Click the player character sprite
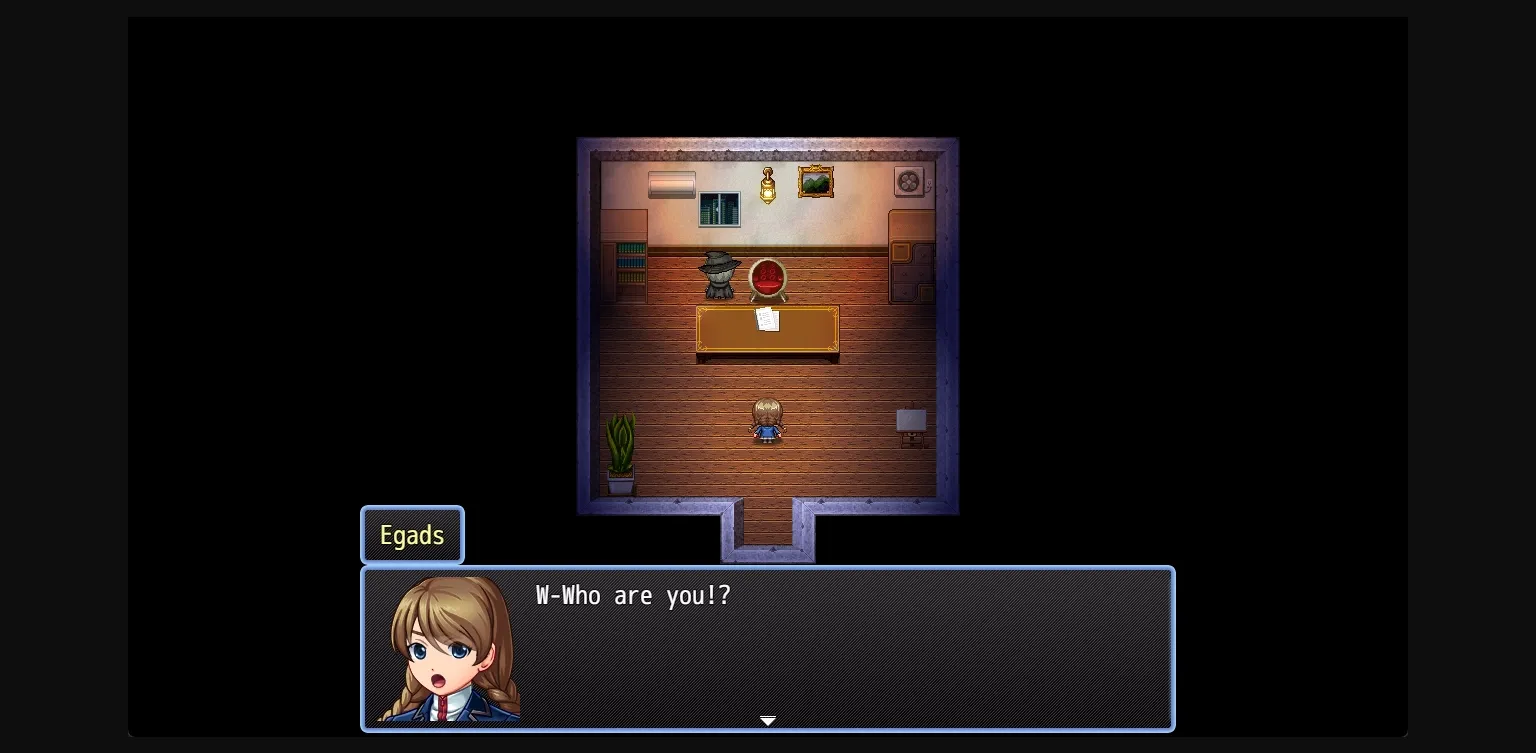 [x=767, y=420]
